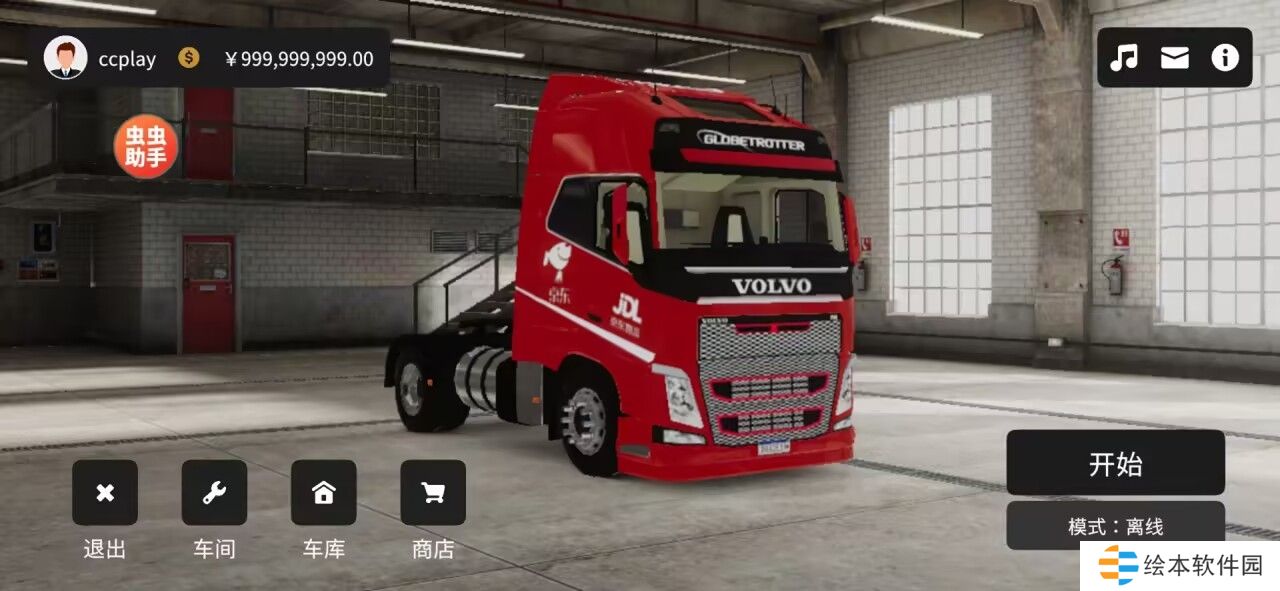1280x591 pixels.
Task: Open the mail envelope icon
Action: (1175, 58)
